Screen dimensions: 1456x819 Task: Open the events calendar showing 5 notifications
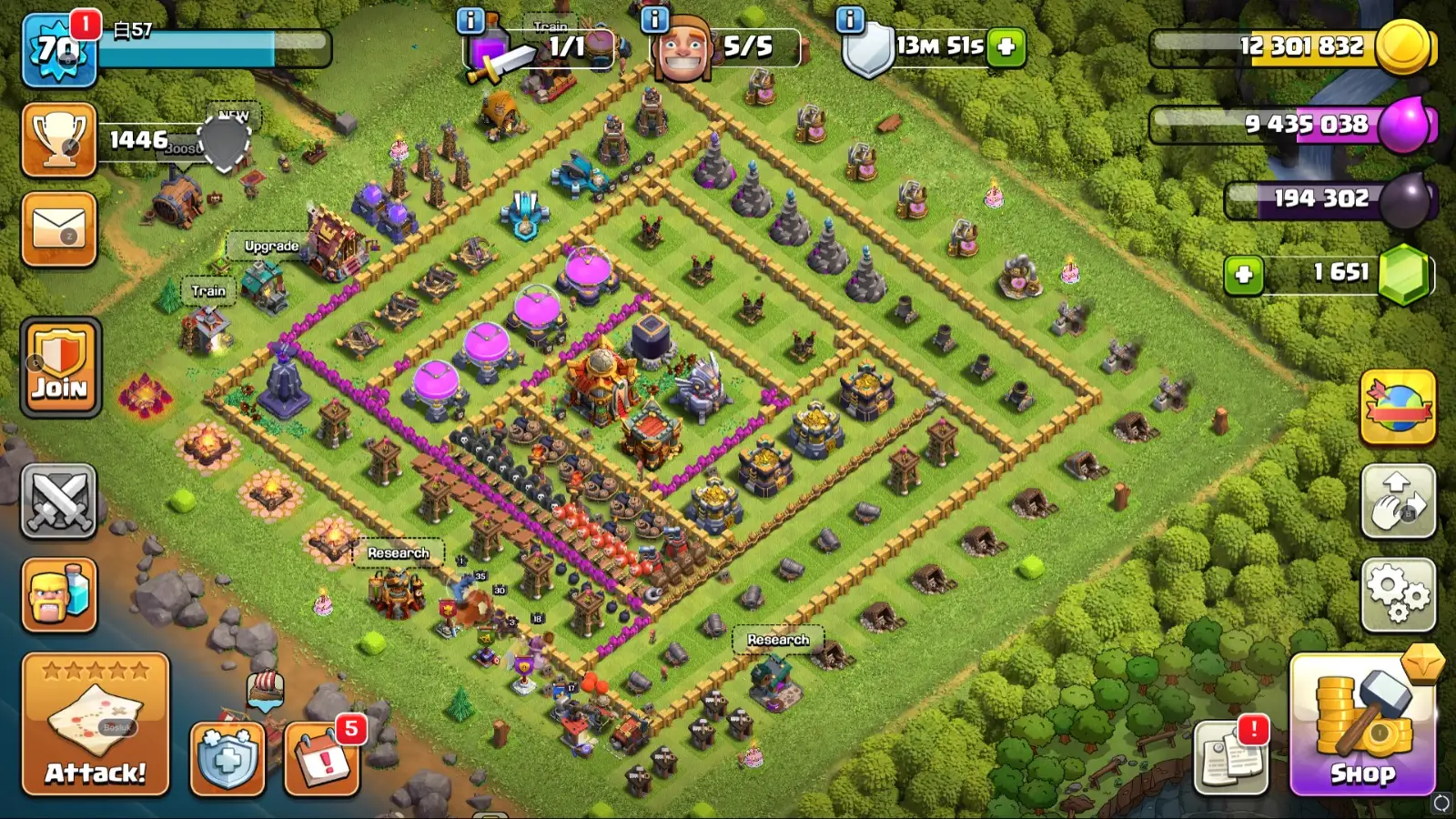click(x=320, y=760)
